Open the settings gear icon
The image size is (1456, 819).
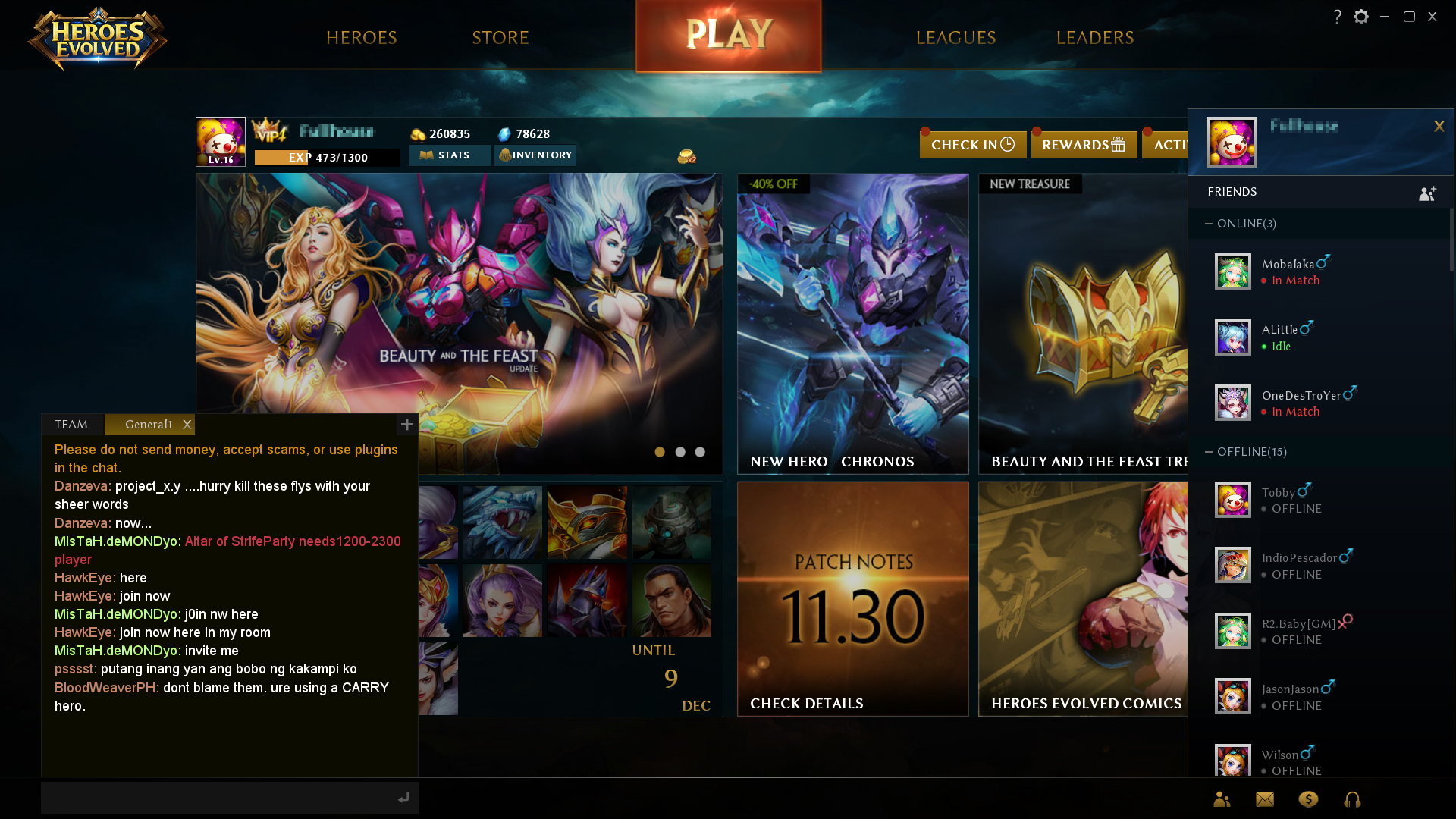point(1361,15)
